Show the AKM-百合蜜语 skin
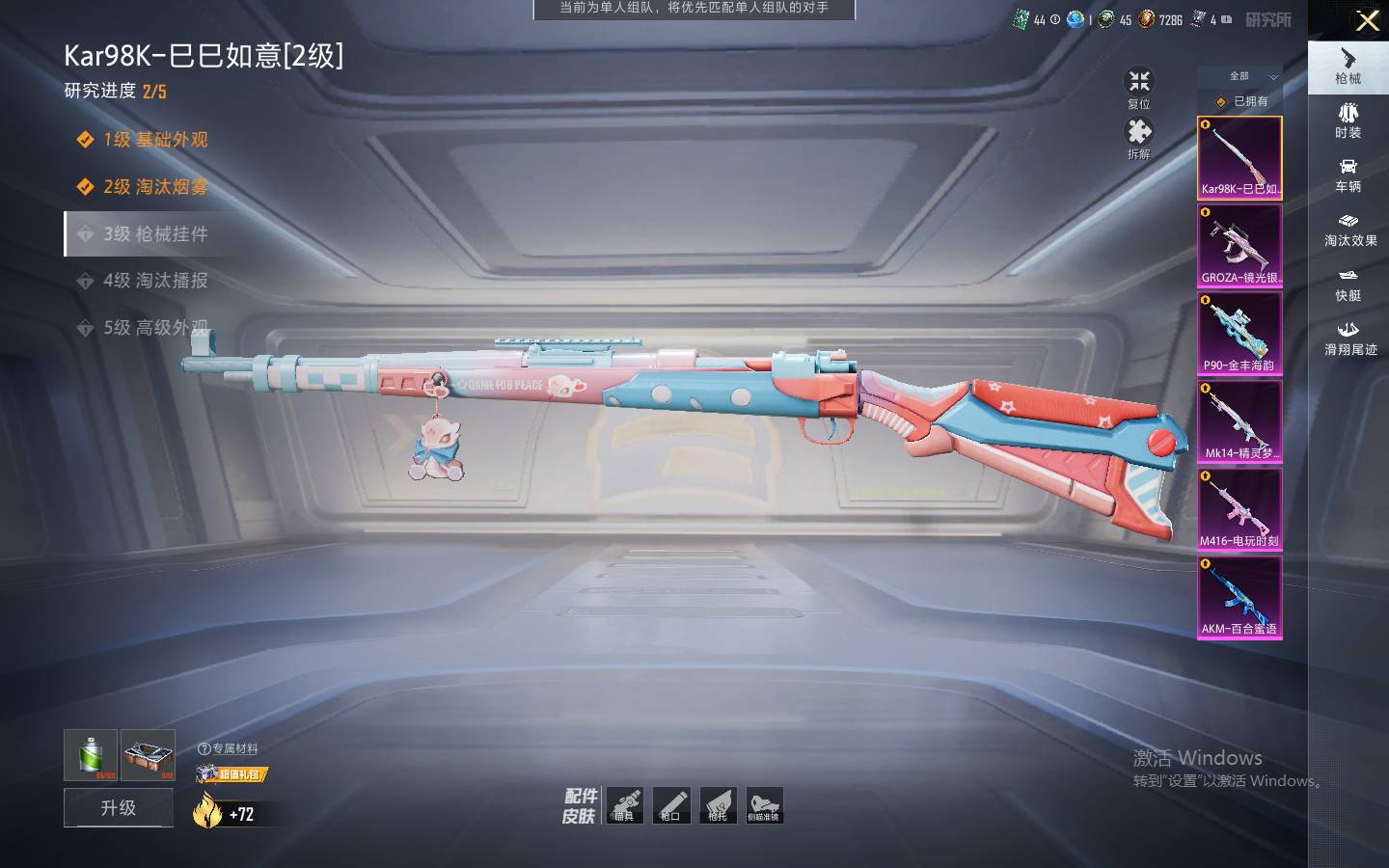 1239,597
